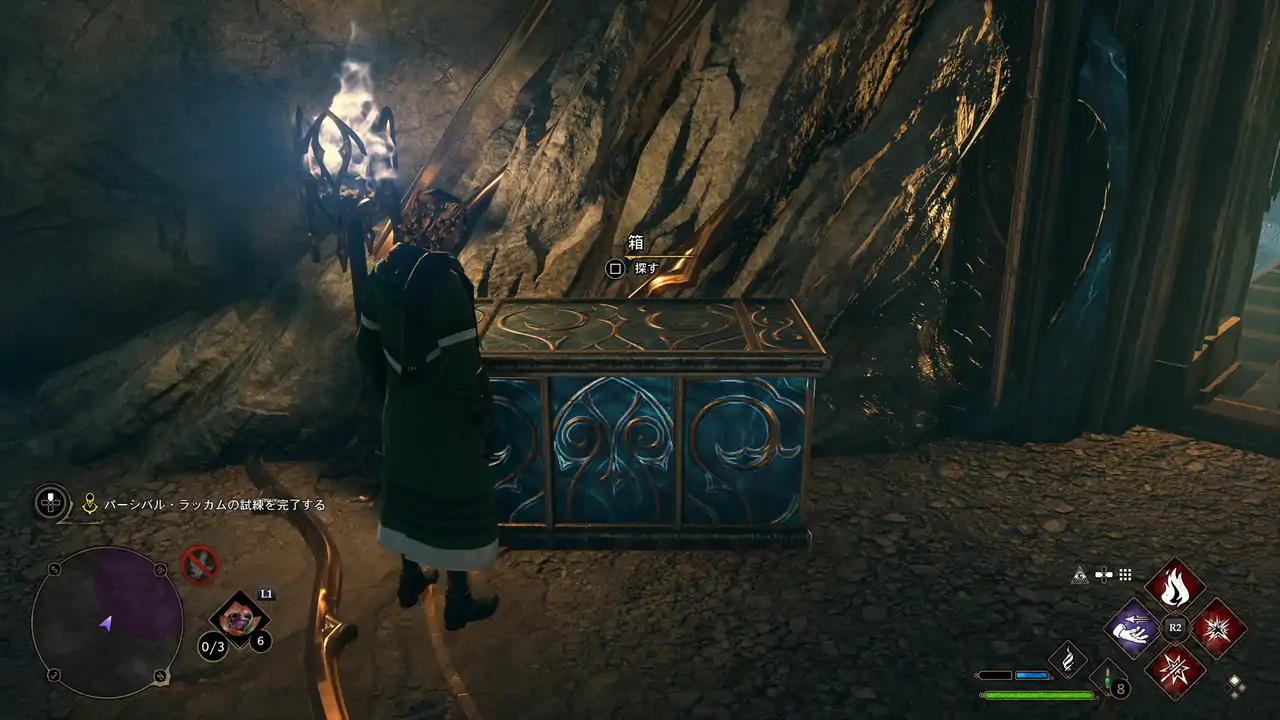Click the Revelio eye-triangle icon
The image size is (1280, 720).
[1079, 575]
